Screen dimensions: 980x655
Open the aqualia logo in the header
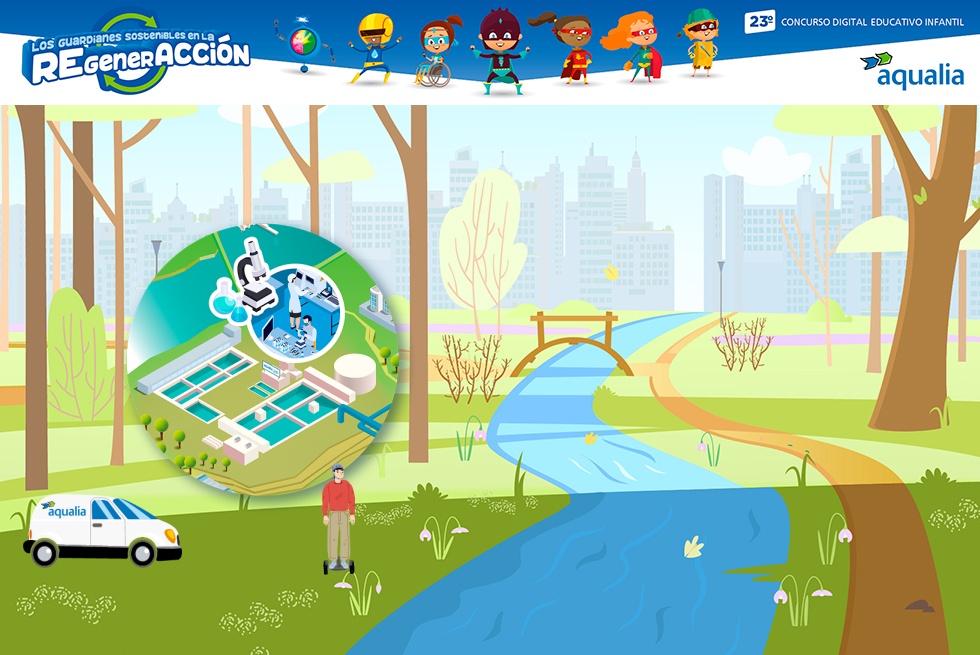tap(912, 71)
